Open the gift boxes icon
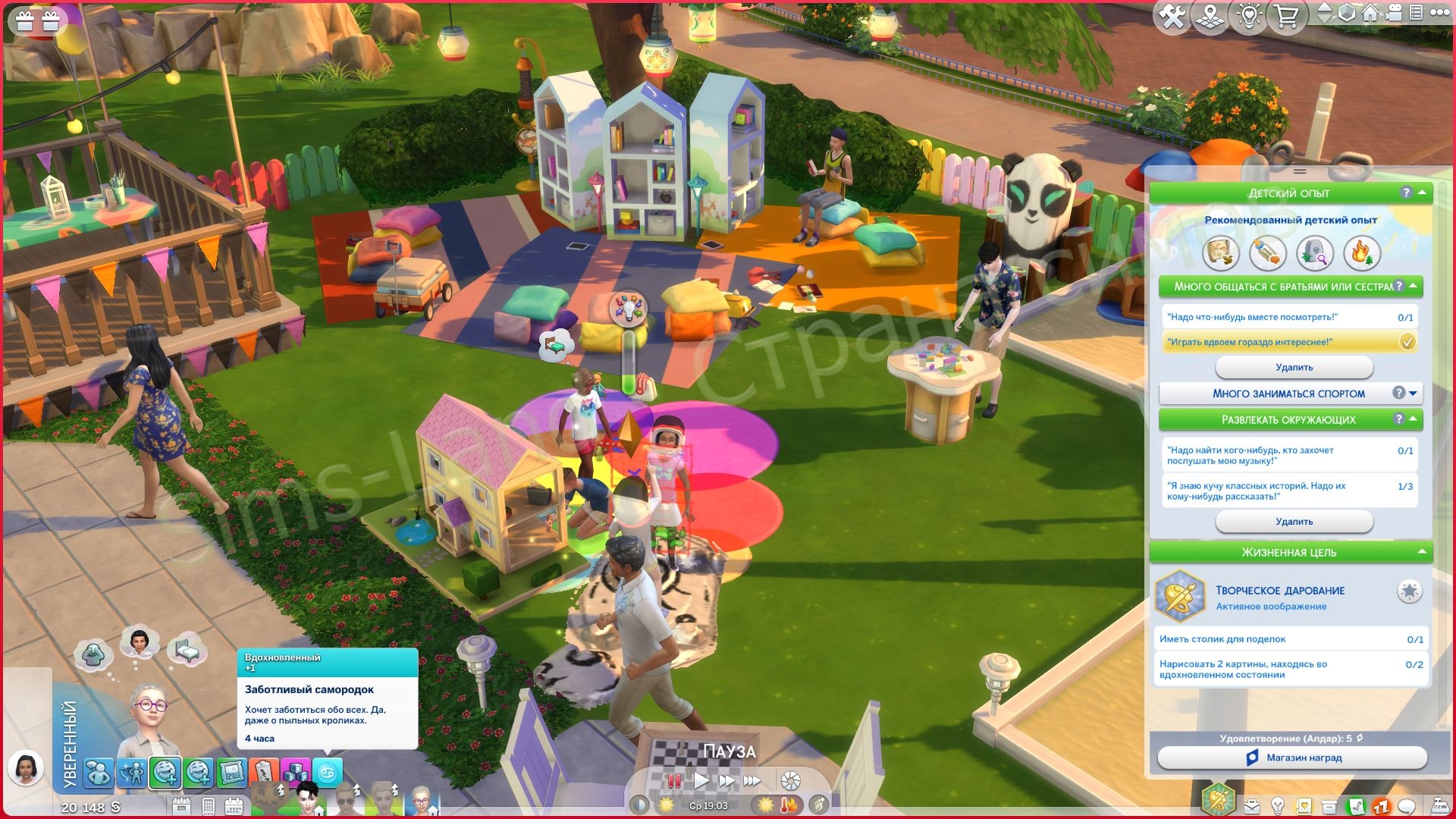This screenshot has width=1456, height=819. click(38, 21)
